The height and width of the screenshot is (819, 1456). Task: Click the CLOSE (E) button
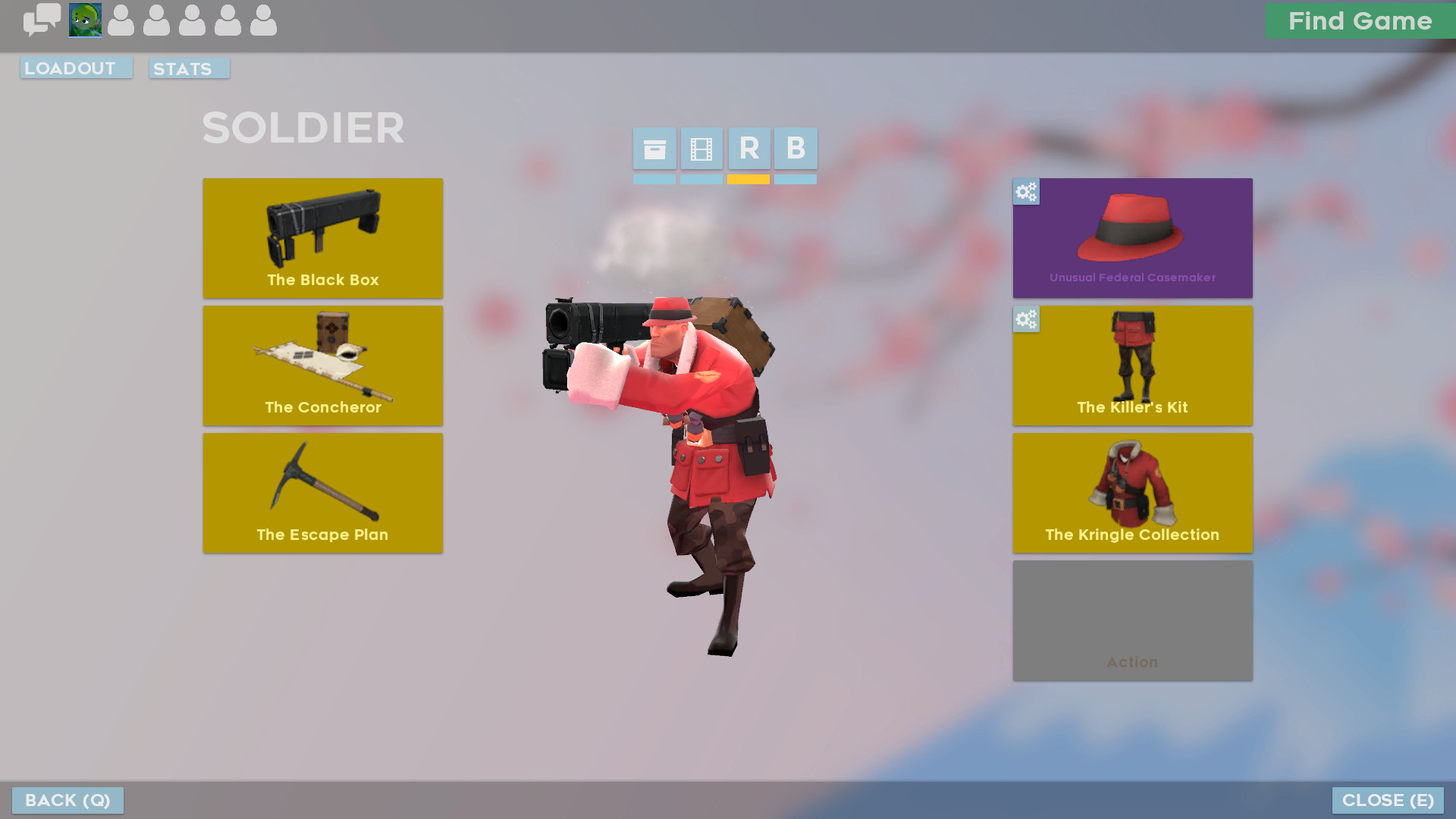coord(1388,800)
